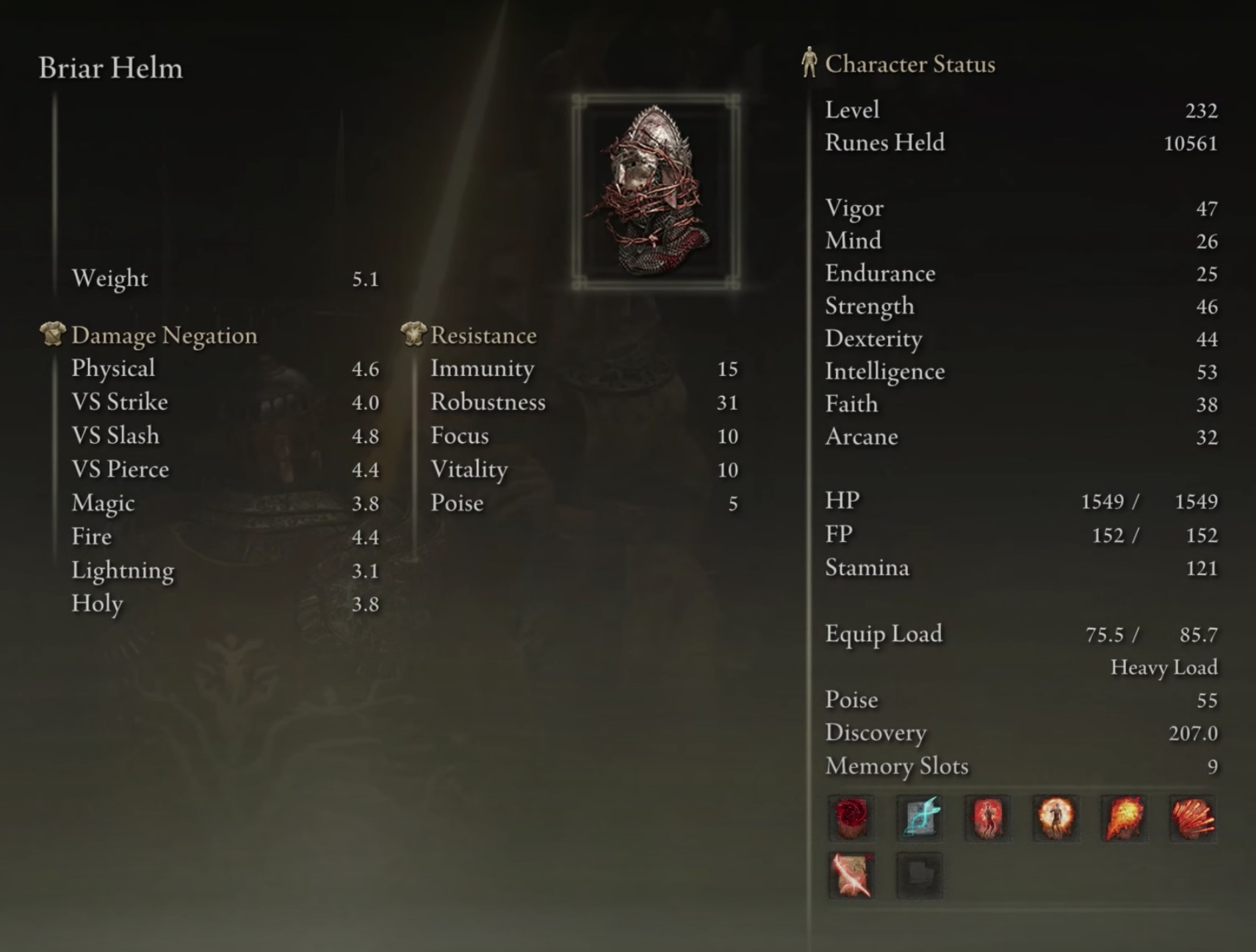The width and height of the screenshot is (1256, 952).
Task: Click the empty greyed-out memory slot
Action: 920,875
